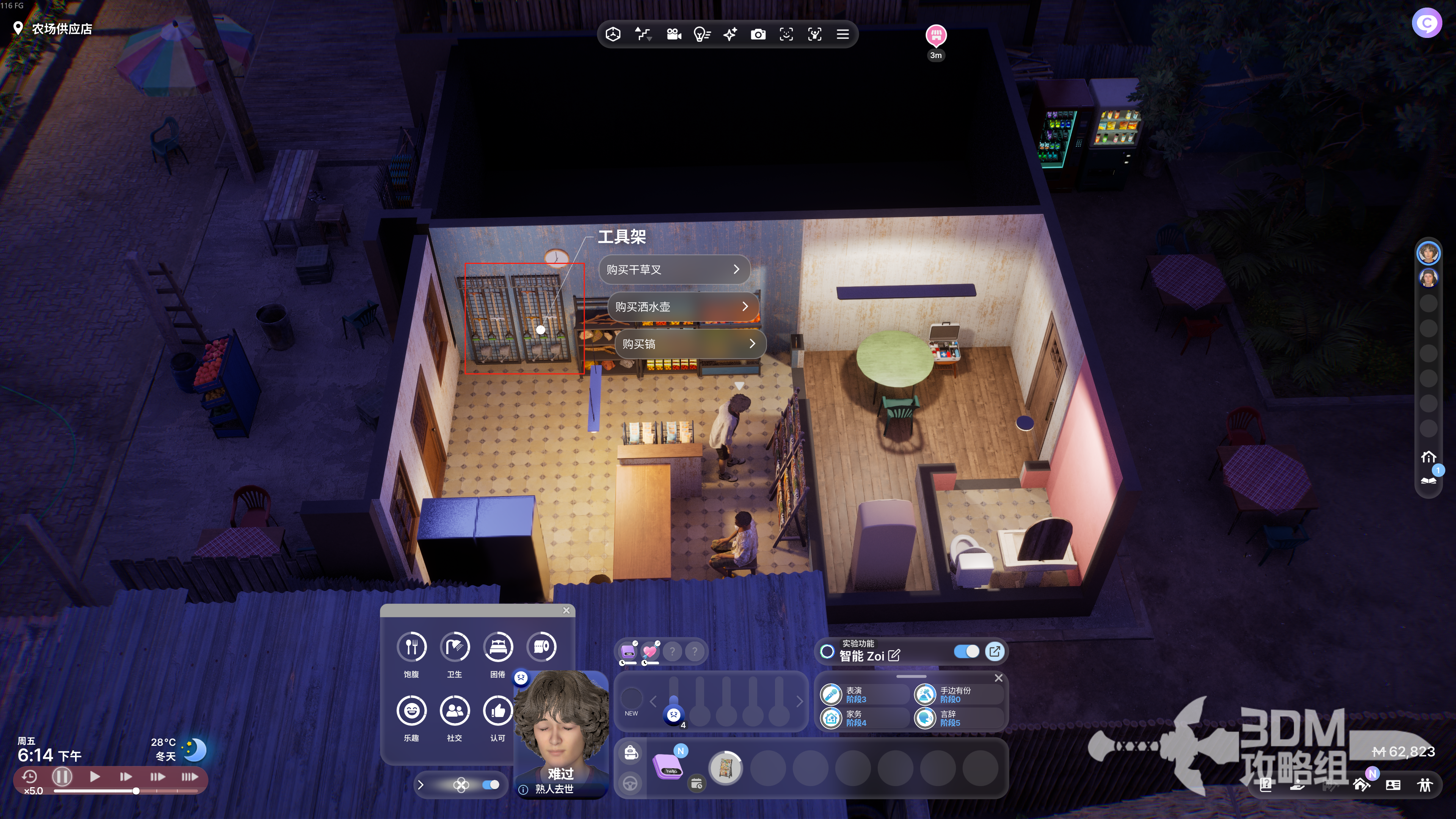
Task: Select the purple hello phone item
Action: coord(667,767)
